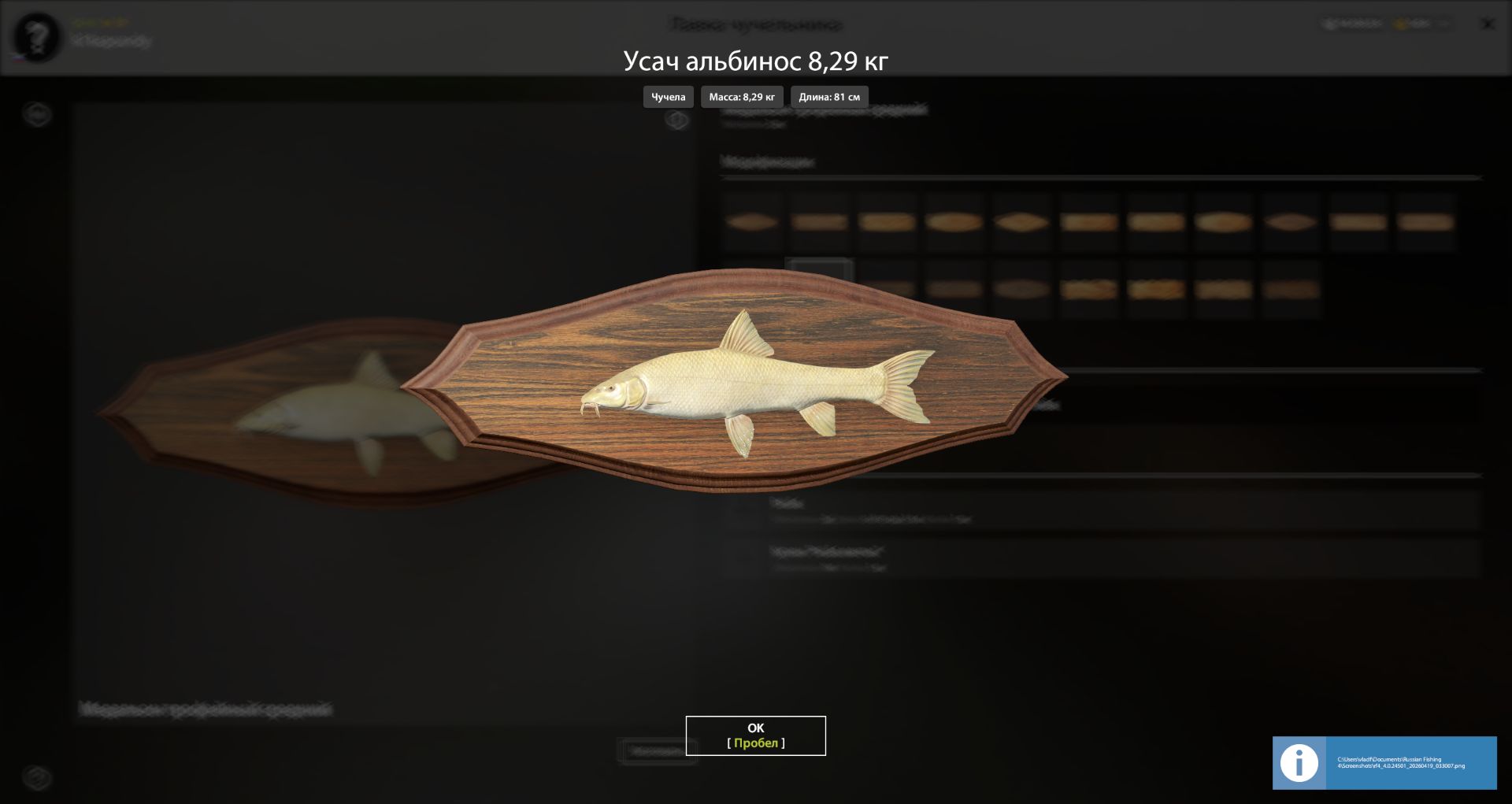The width and height of the screenshot is (1512, 804).
Task: Click the Масса: 8,29 кг tag
Action: 741,97
